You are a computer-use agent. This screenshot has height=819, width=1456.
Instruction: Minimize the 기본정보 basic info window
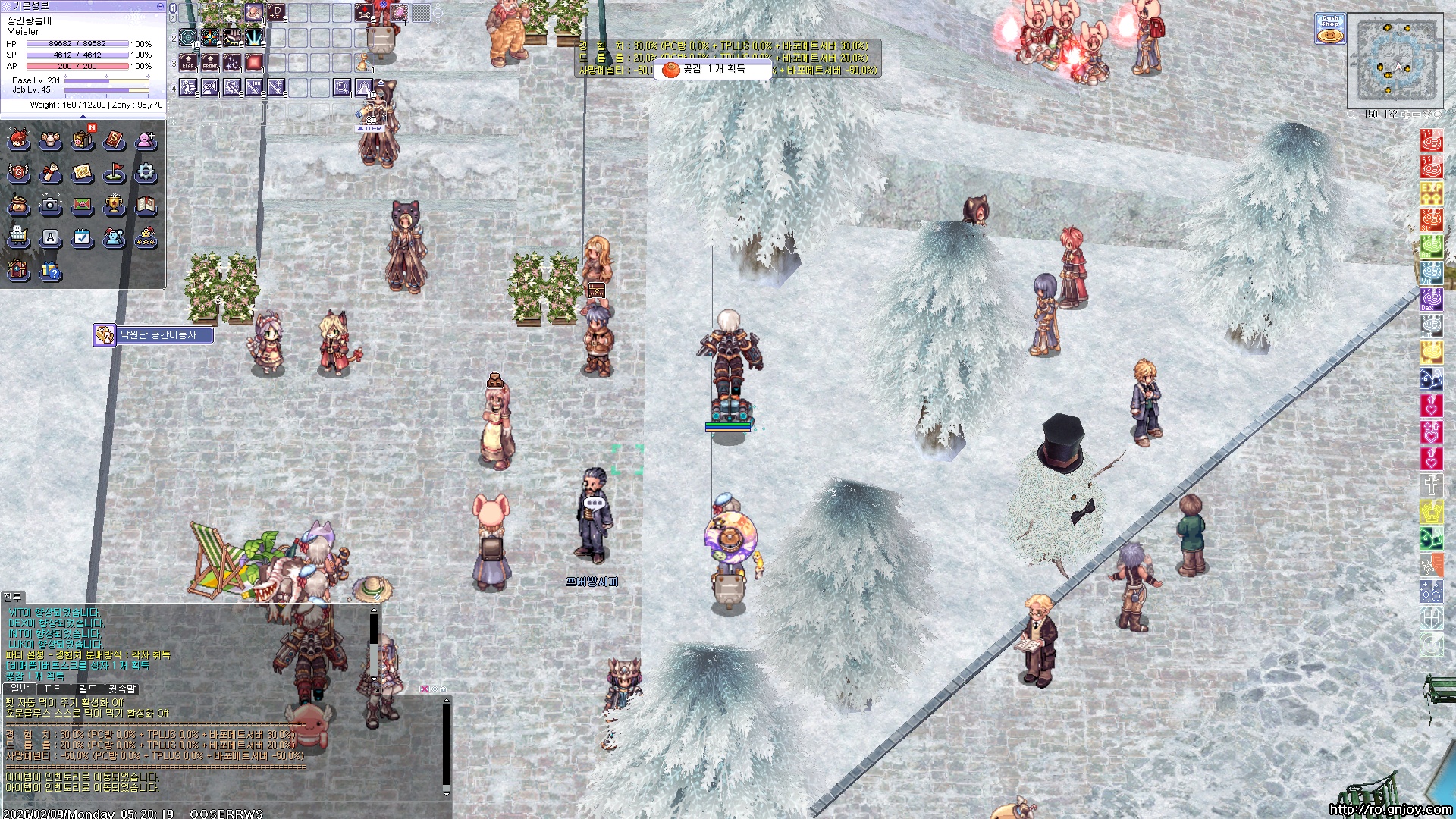click(x=159, y=5)
